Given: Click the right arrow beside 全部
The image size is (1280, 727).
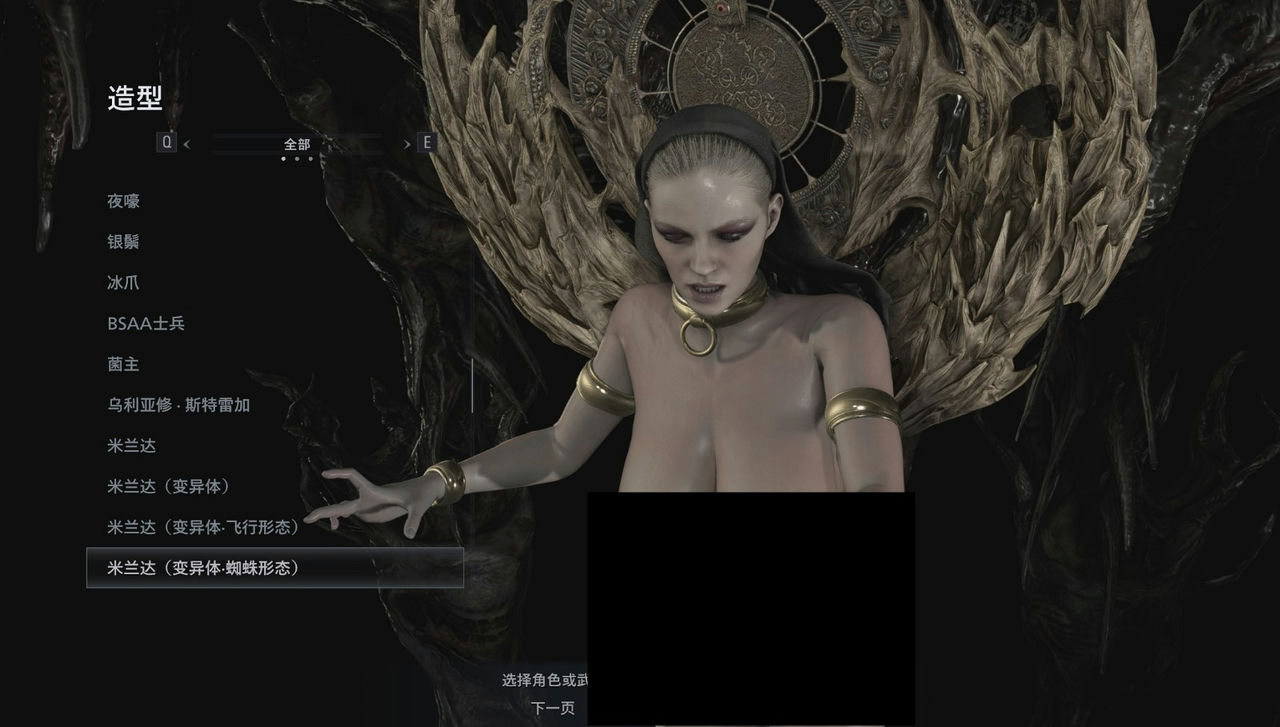Looking at the screenshot, I should [x=406, y=144].
